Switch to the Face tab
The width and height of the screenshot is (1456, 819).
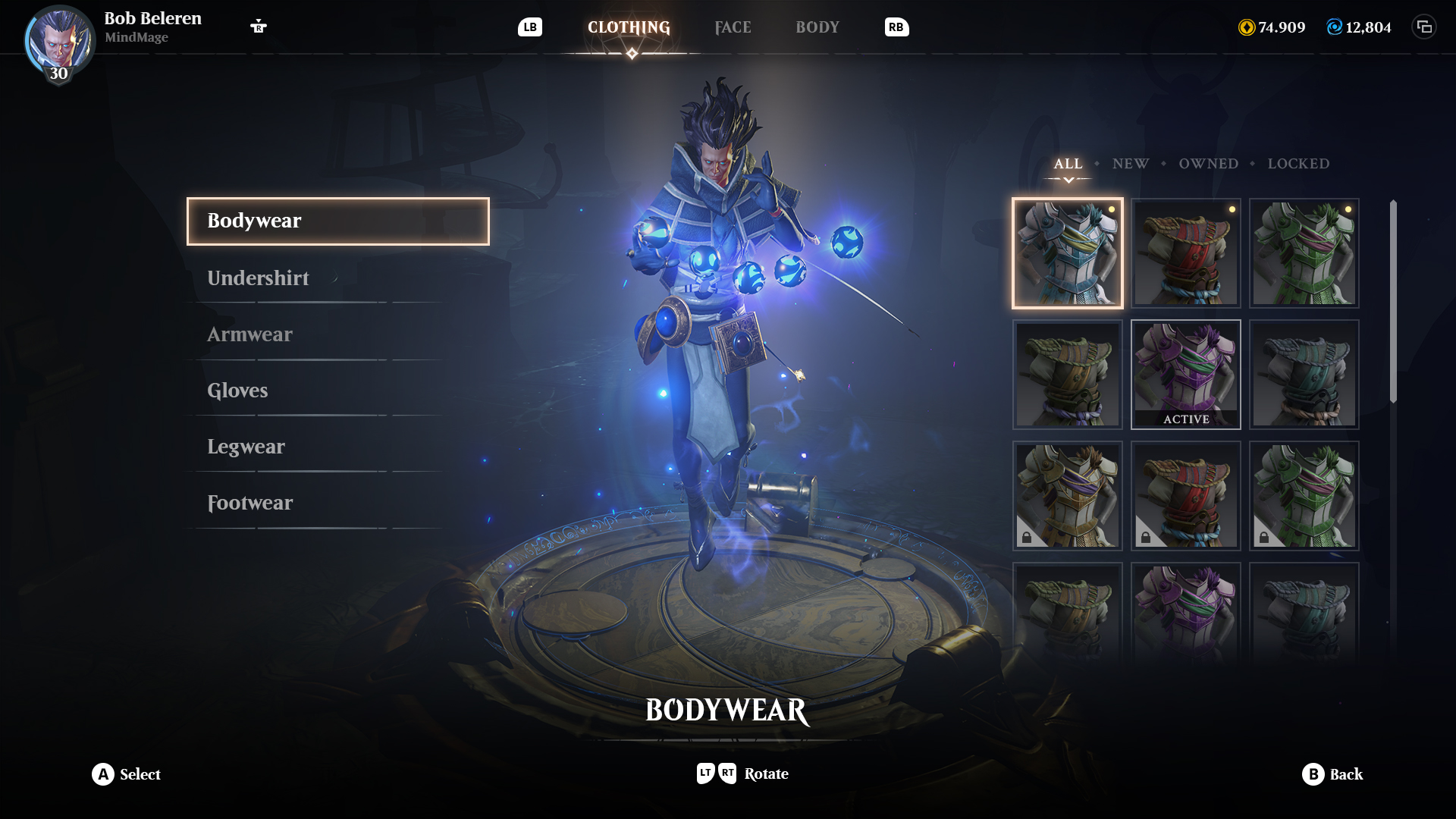pos(733,27)
